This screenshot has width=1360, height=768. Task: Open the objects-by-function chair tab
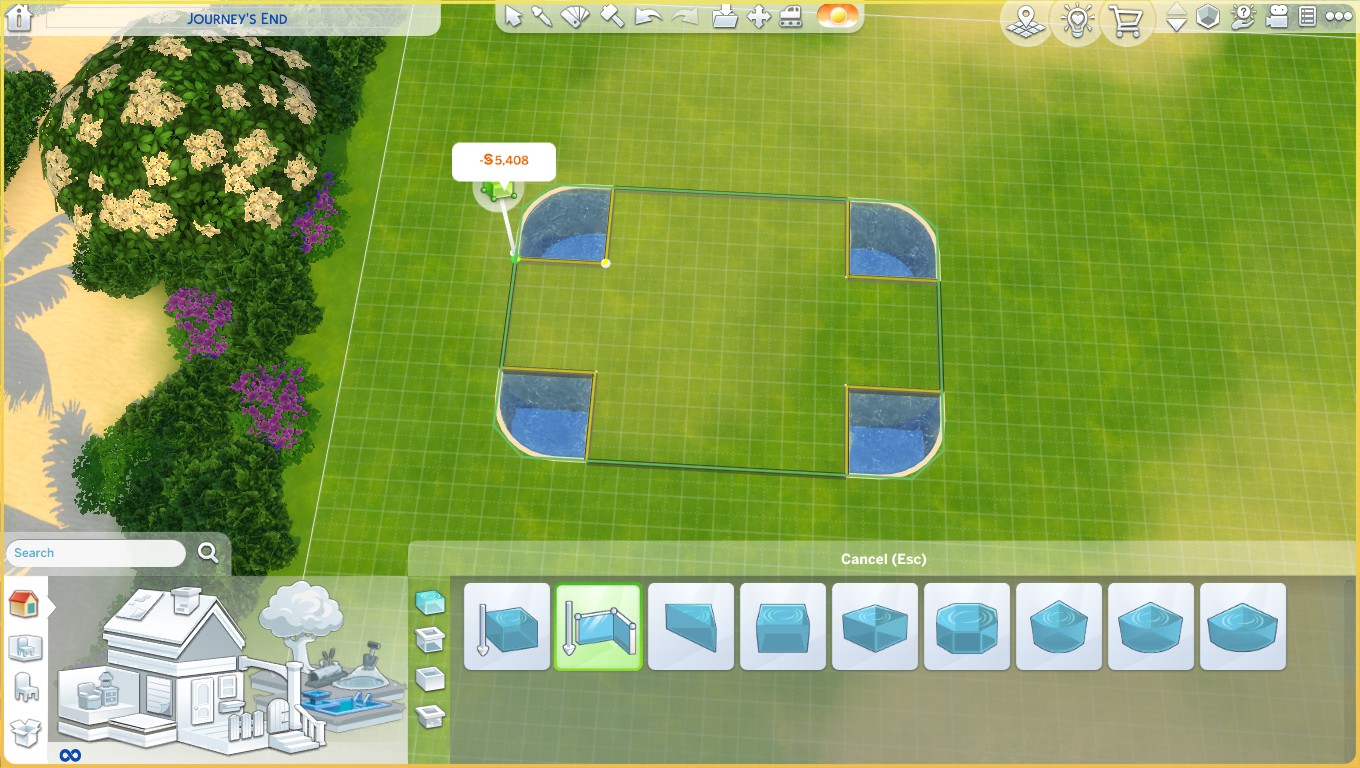pos(26,687)
